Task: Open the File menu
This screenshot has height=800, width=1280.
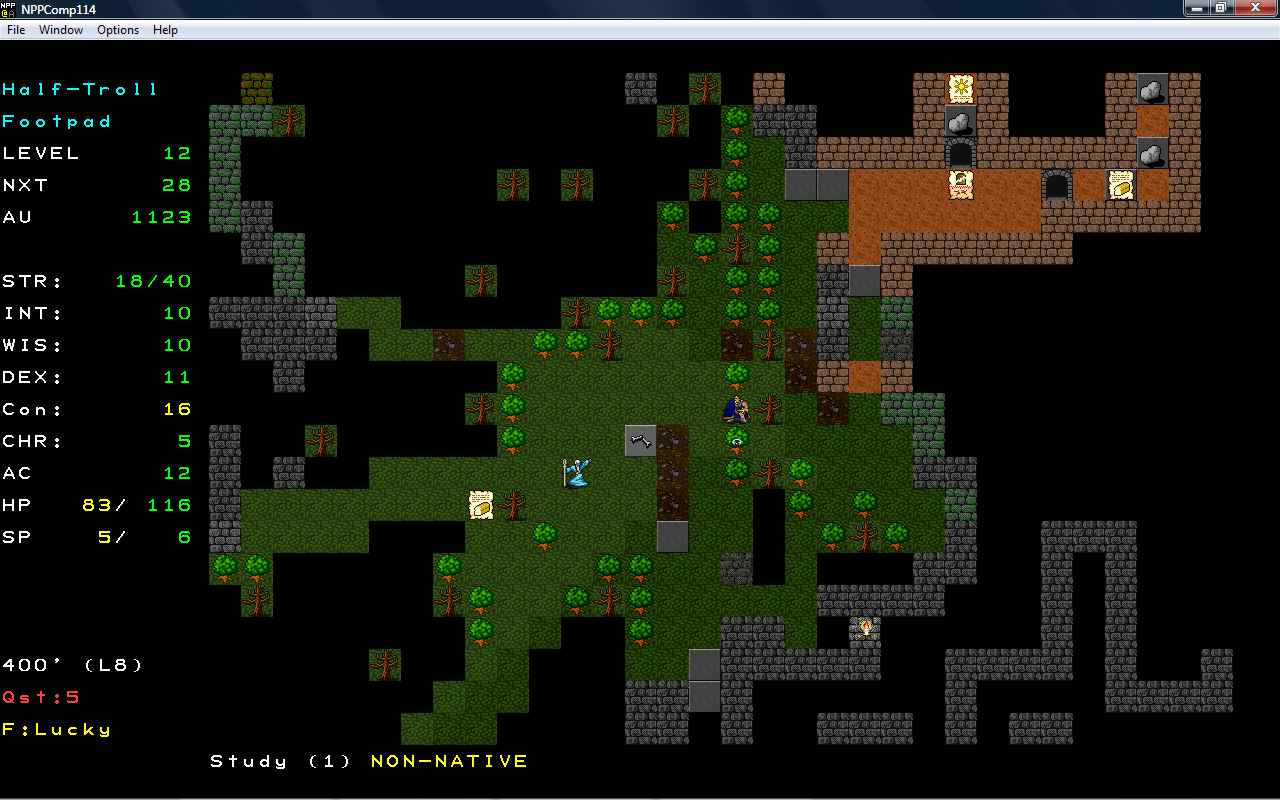Action: [16, 30]
